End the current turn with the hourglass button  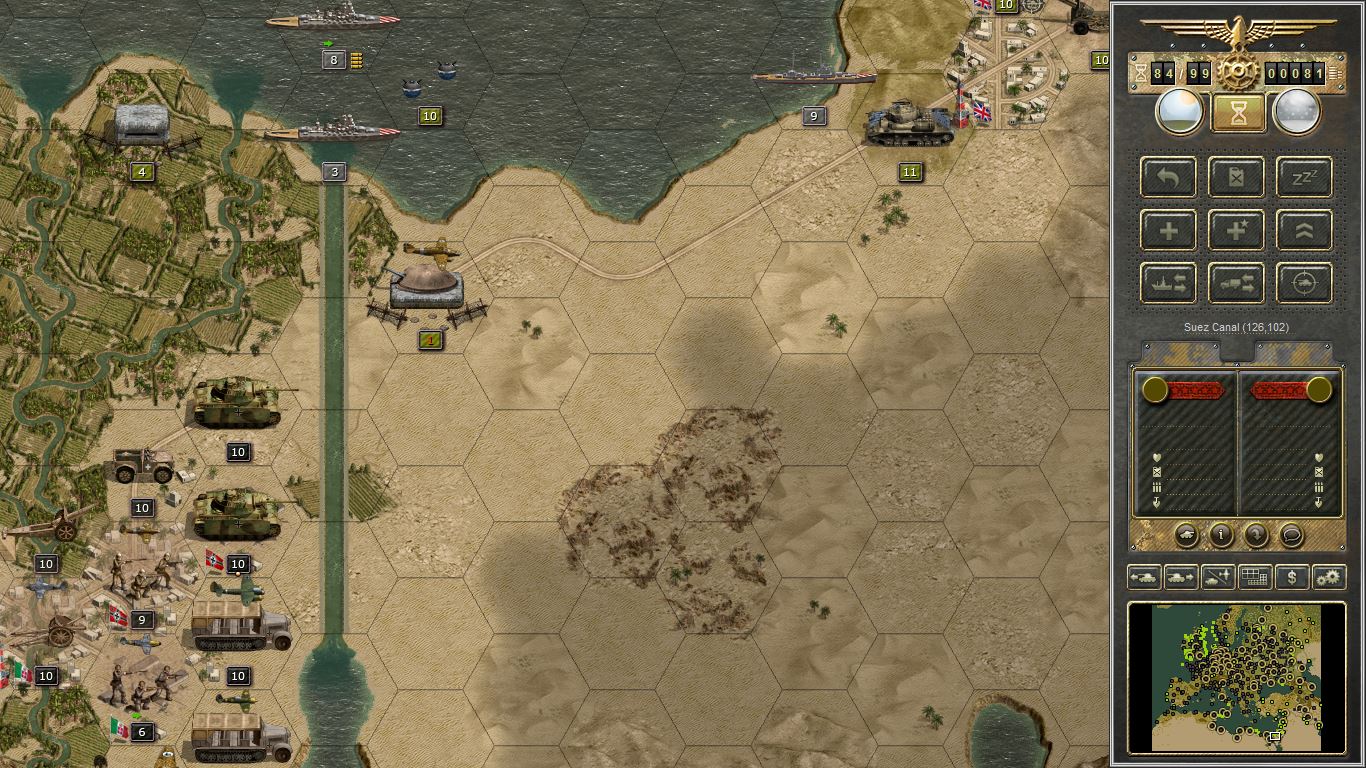pos(1237,111)
